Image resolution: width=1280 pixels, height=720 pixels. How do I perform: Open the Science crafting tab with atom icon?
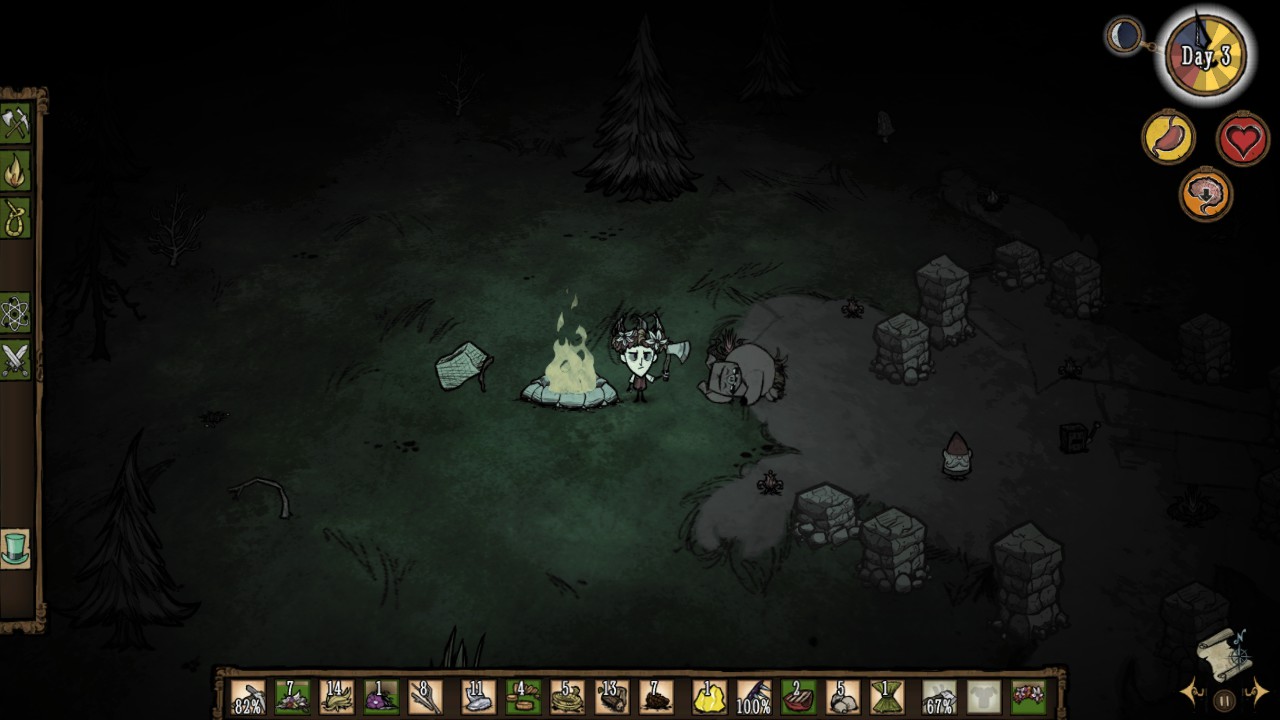pos(16,314)
